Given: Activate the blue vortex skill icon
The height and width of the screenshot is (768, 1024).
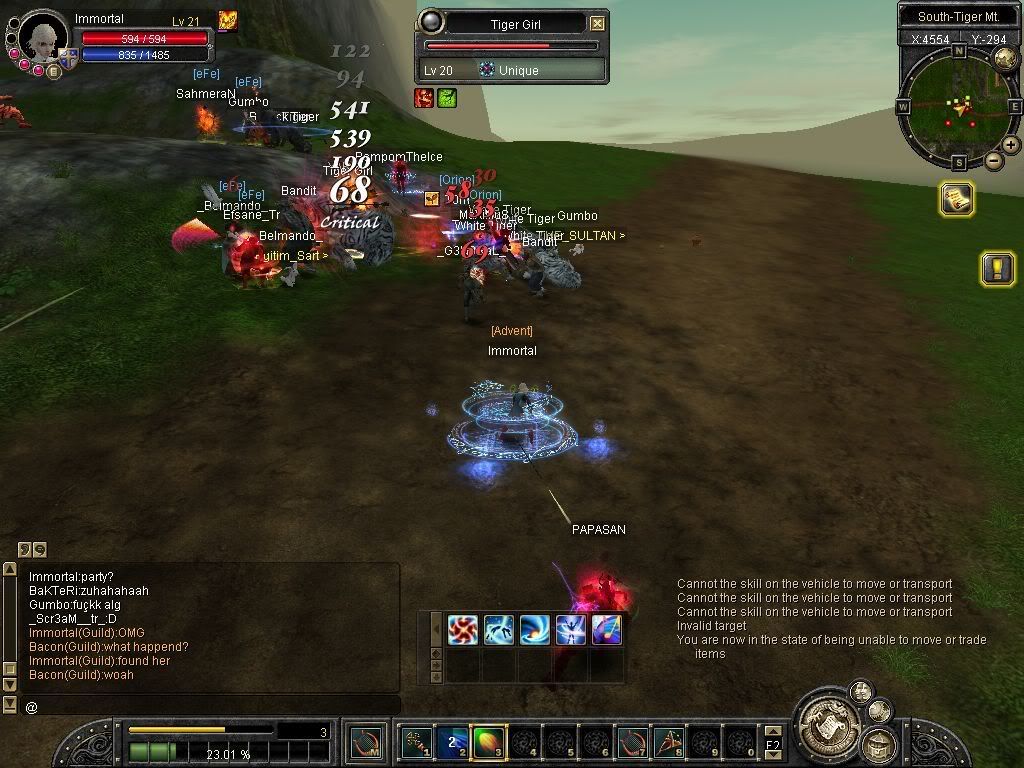Looking at the screenshot, I should pos(534,630).
